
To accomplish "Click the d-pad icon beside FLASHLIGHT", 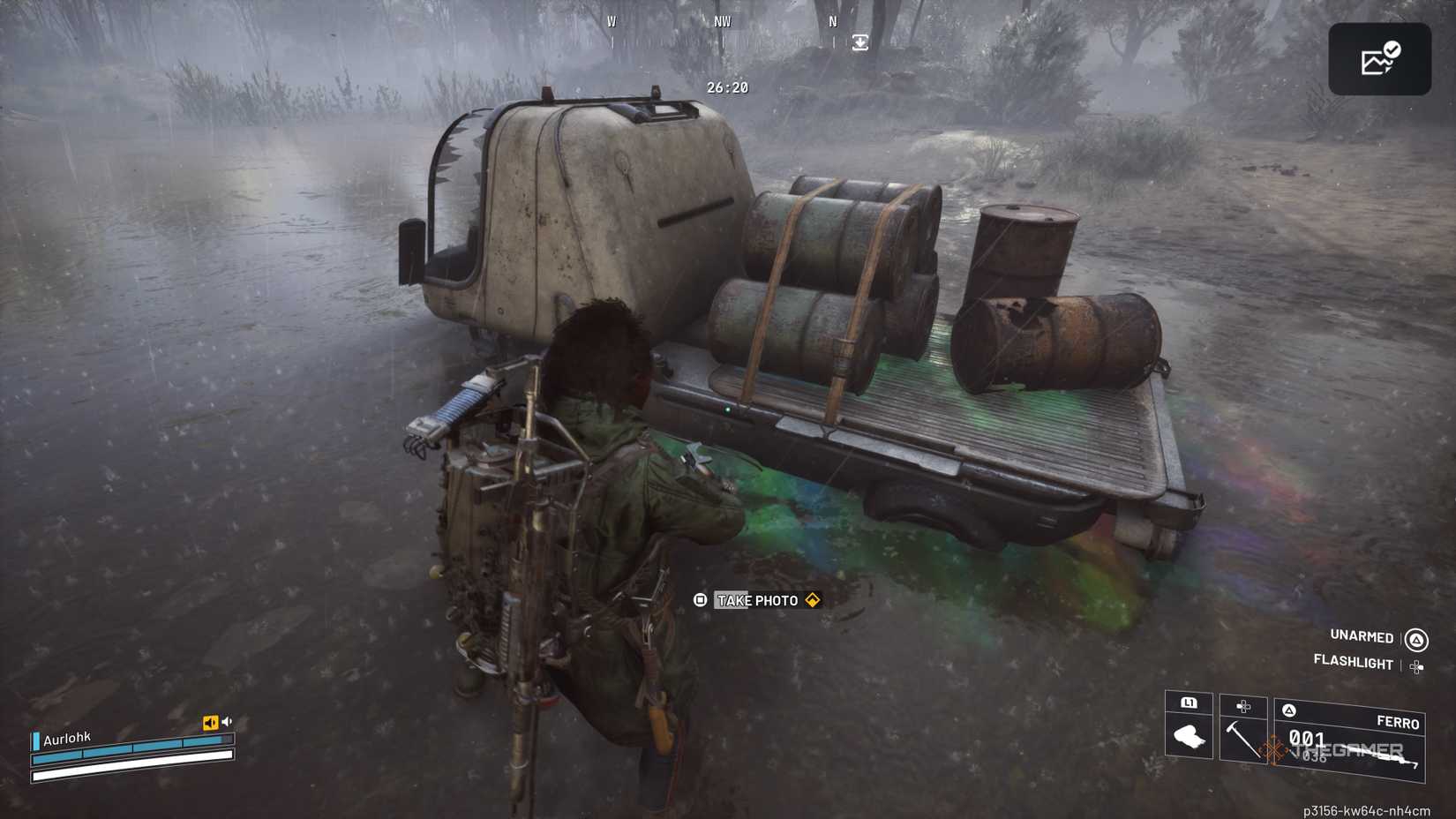I will click(x=1416, y=666).
